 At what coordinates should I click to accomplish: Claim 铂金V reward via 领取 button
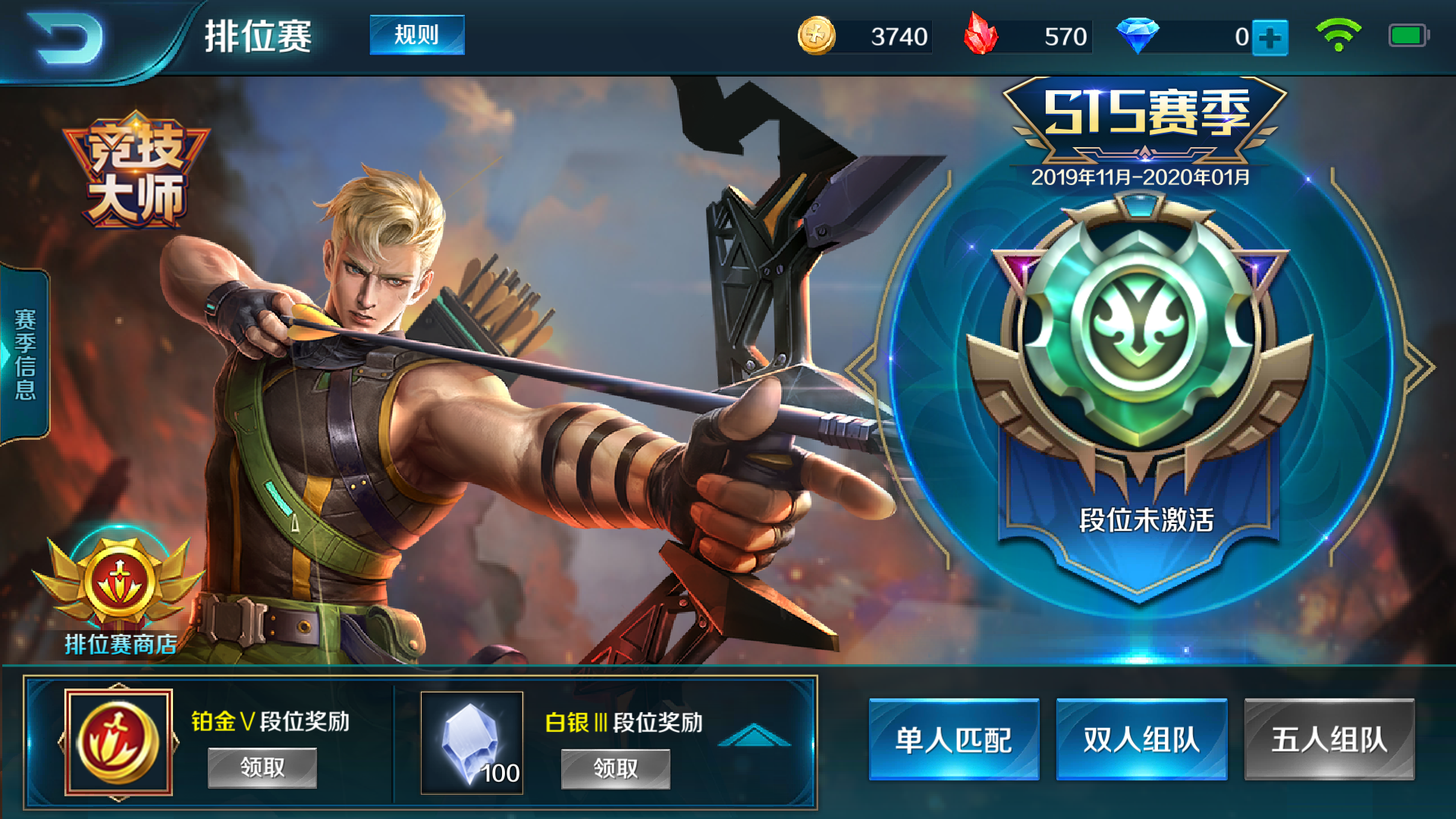click(x=262, y=767)
